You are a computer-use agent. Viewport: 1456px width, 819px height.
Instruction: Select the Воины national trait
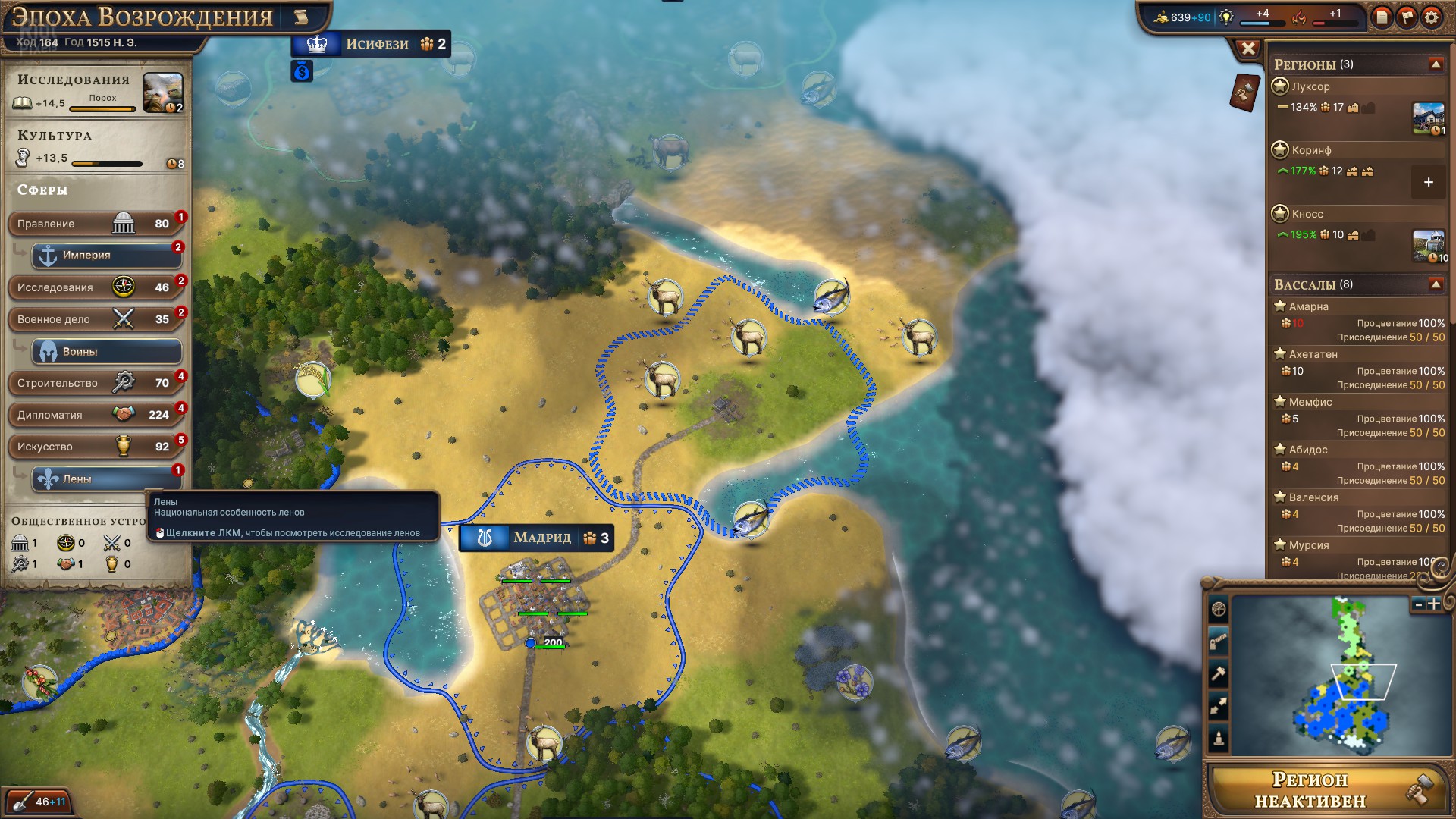[x=106, y=352]
